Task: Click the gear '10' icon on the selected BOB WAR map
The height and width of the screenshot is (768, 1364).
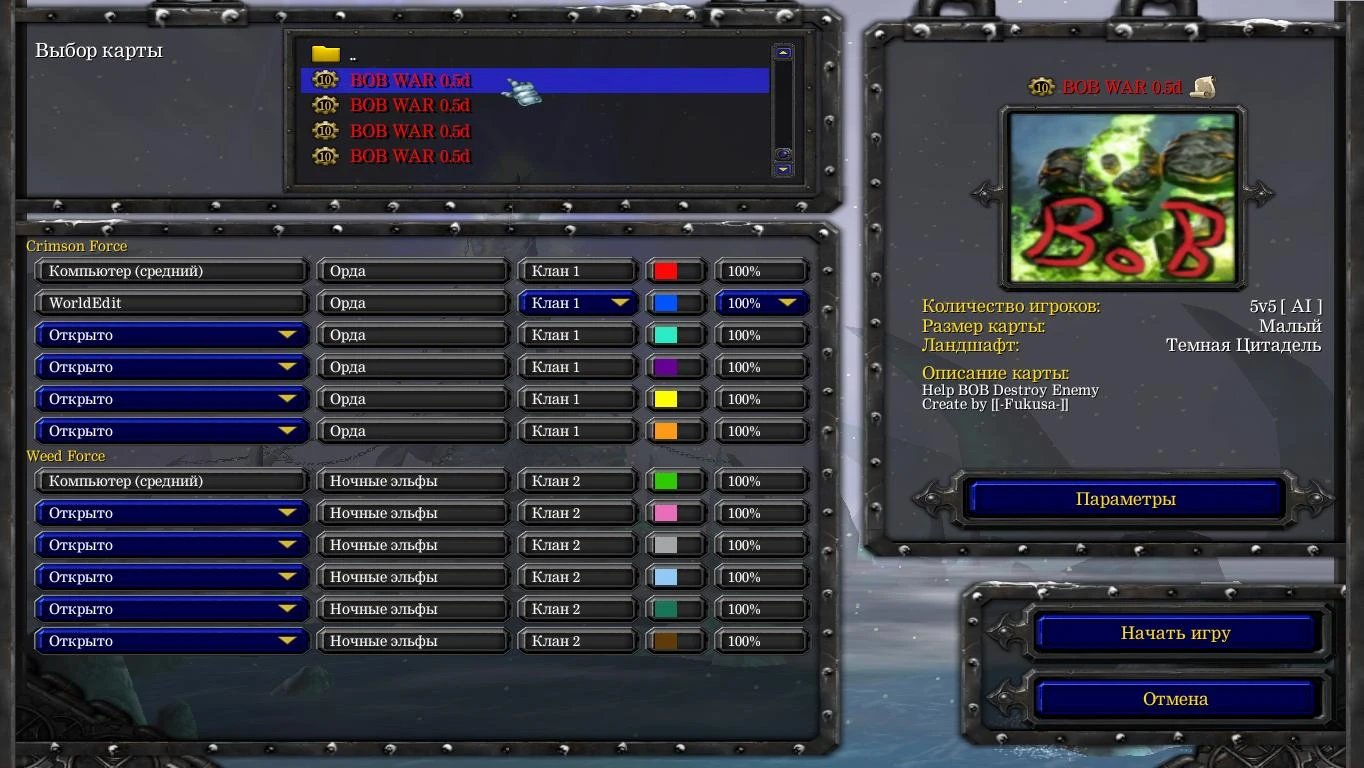Action: click(x=324, y=81)
